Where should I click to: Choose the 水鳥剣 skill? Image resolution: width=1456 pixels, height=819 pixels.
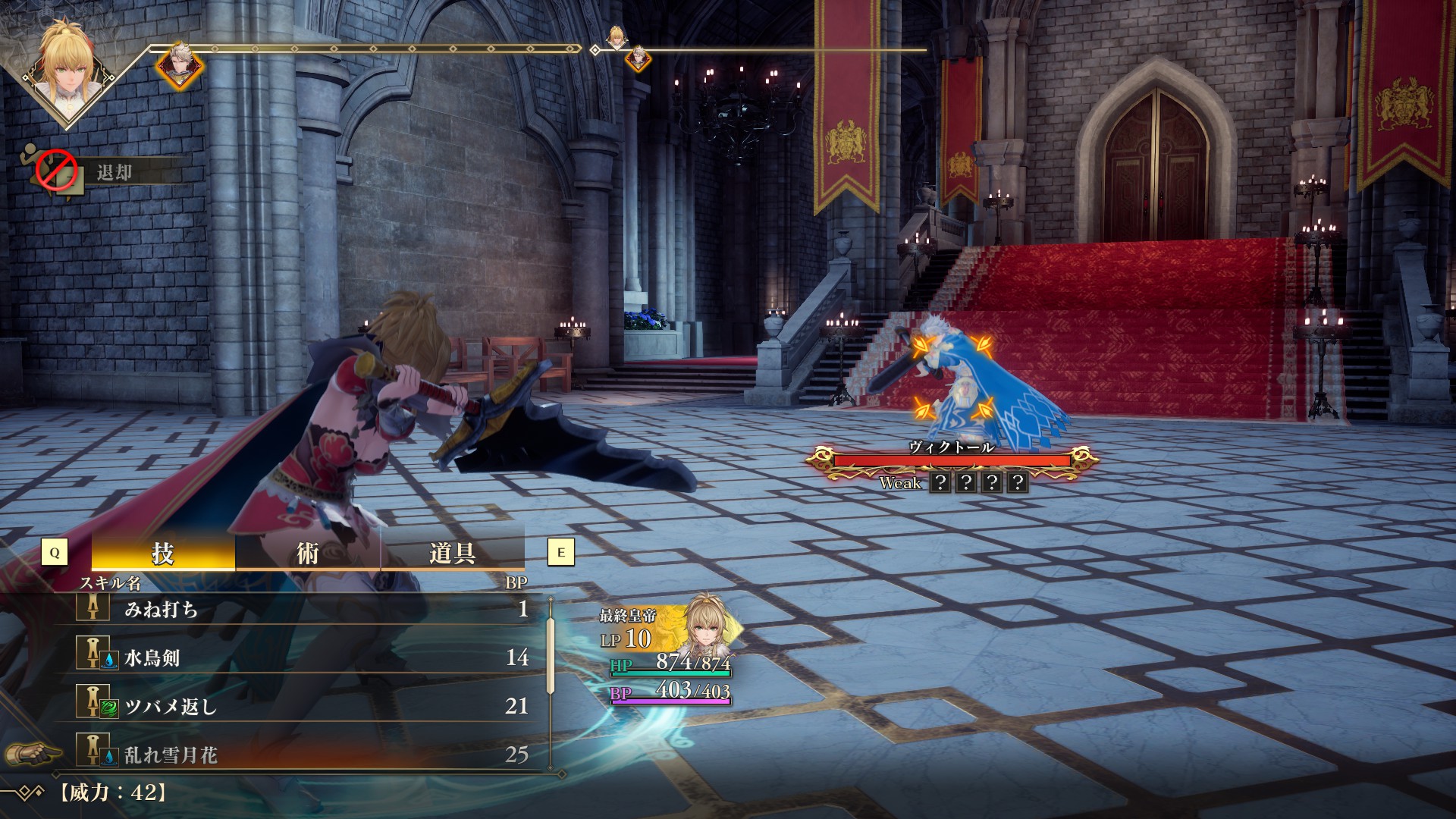pos(303,657)
